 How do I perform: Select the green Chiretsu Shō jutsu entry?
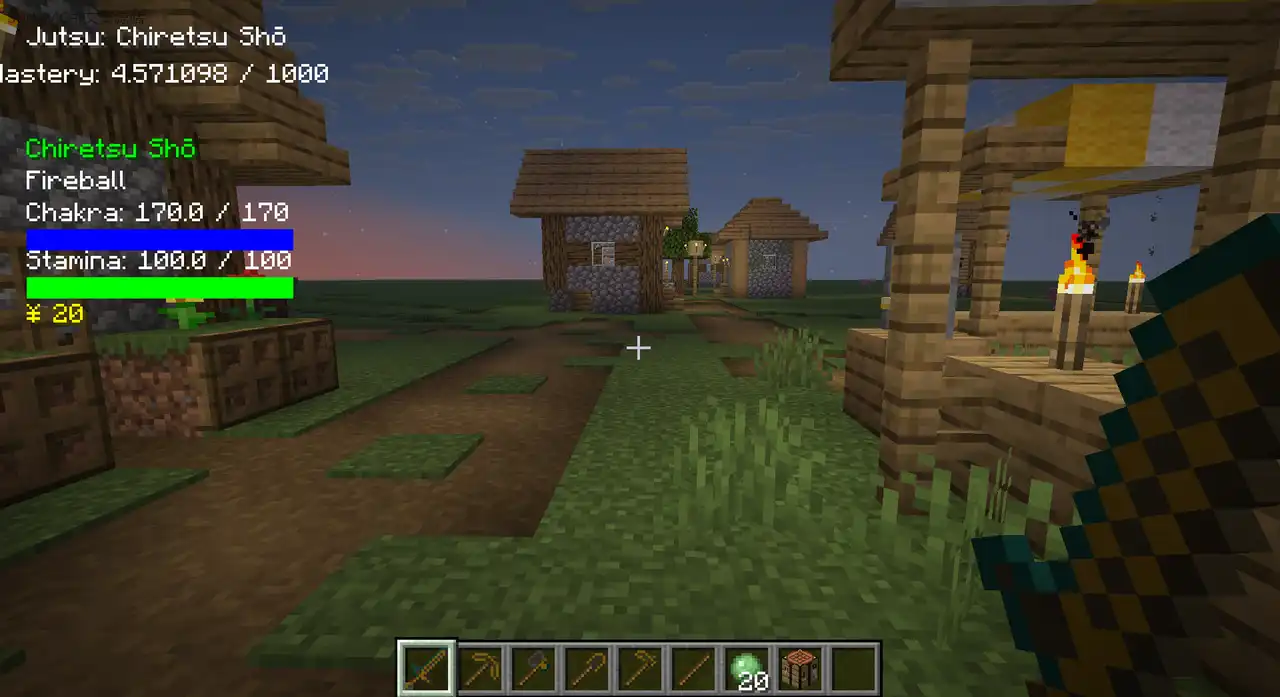coord(111,149)
